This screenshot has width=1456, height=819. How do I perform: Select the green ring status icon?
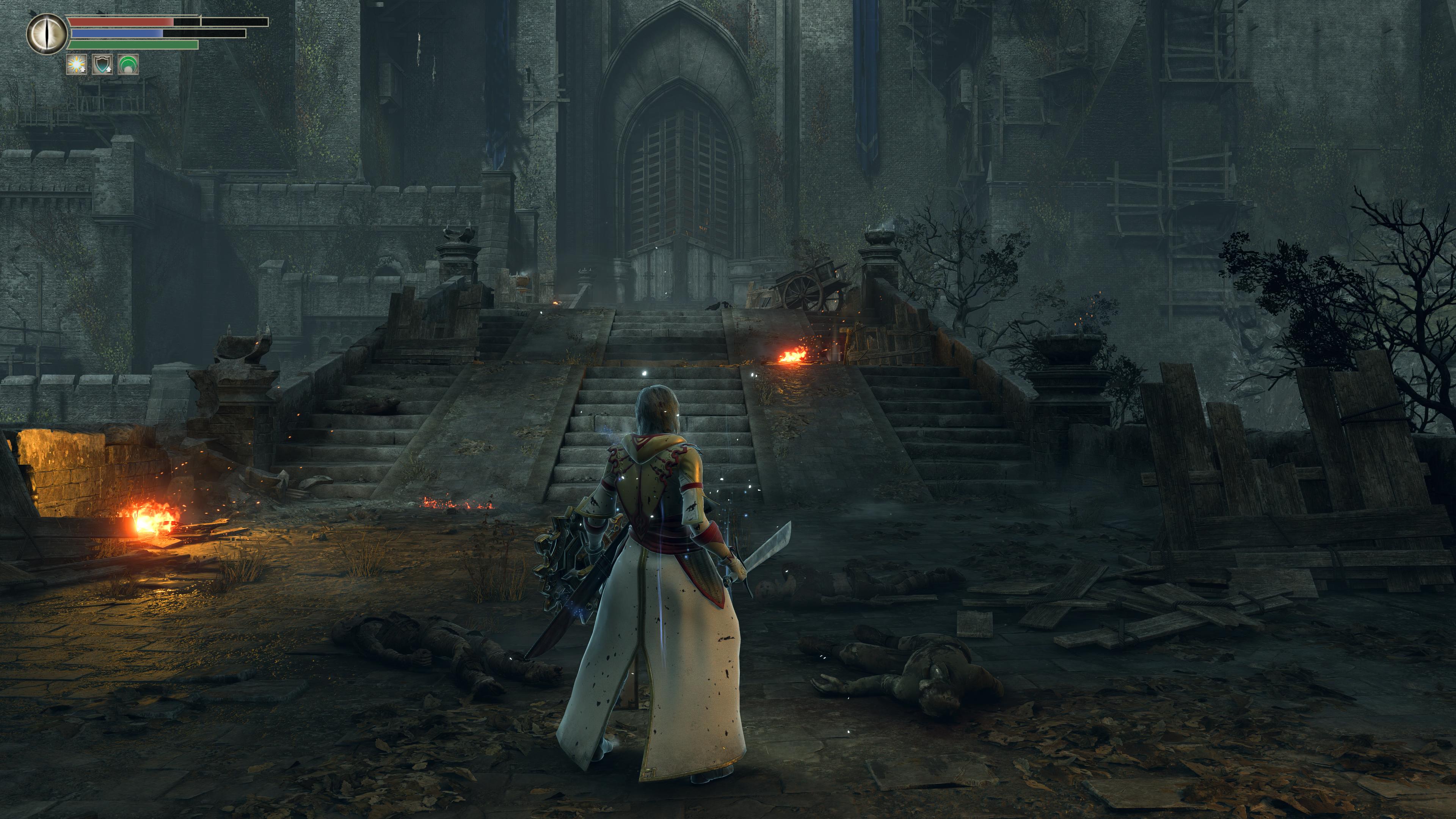coord(128,65)
